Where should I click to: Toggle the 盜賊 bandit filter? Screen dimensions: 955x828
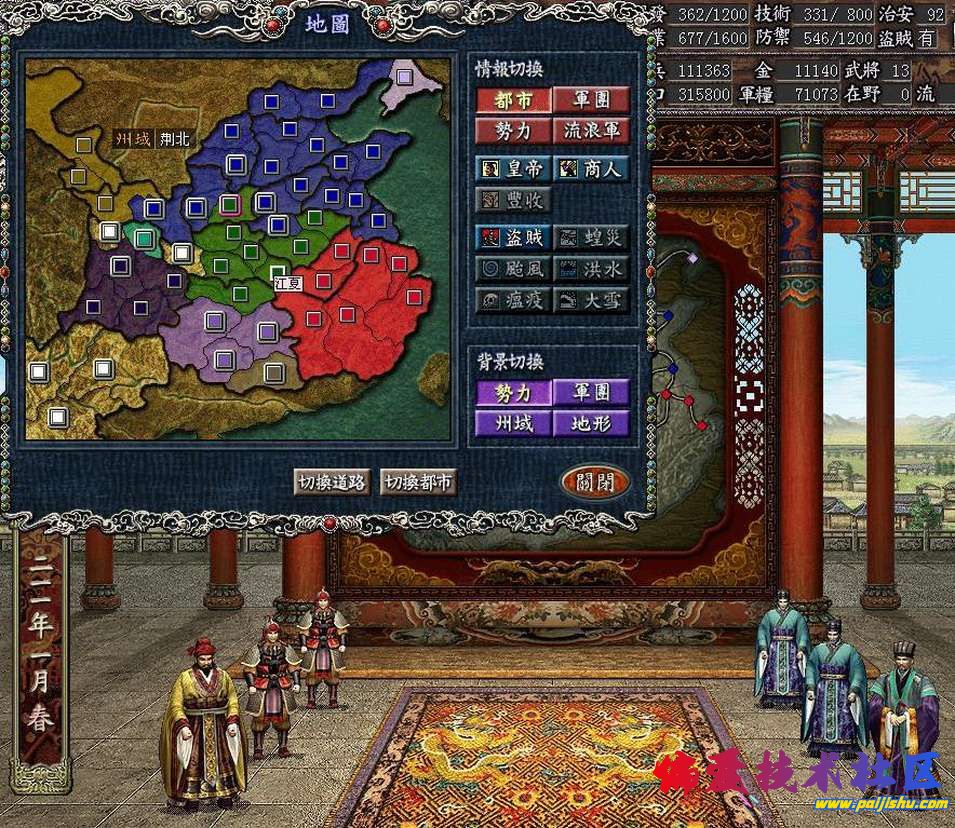pyautogui.click(x=513, y=238)
